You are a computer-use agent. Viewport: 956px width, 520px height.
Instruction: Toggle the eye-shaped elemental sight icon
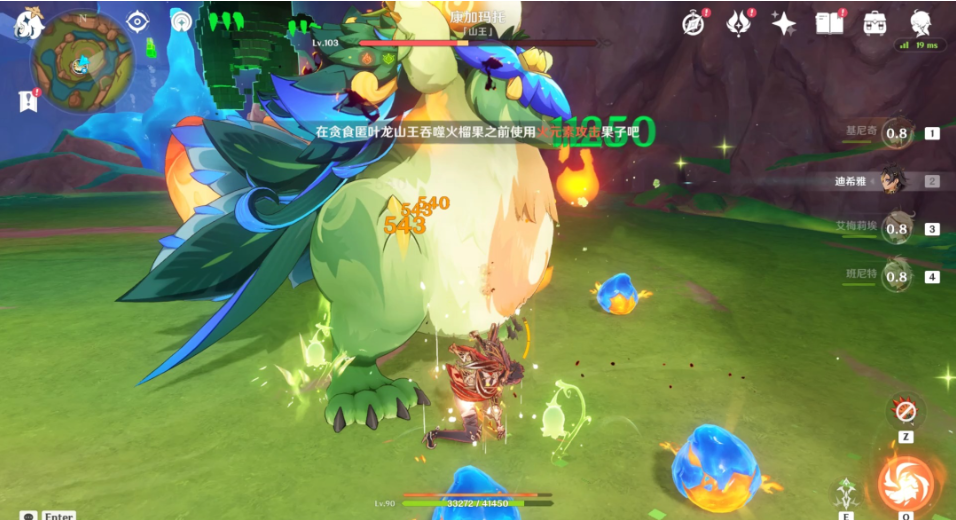click(x=136, y=22)
